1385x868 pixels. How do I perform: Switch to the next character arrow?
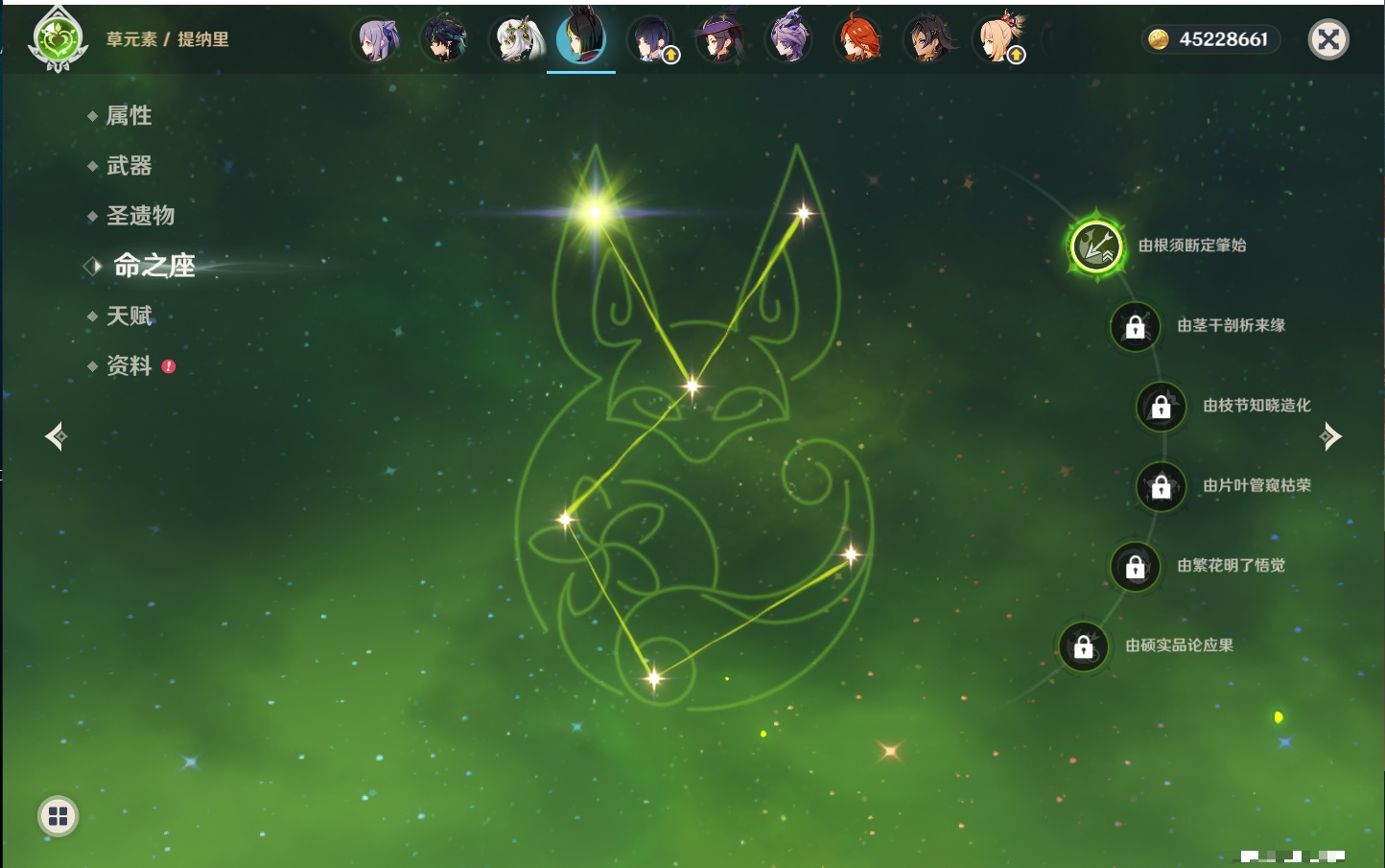point(1330,436)
